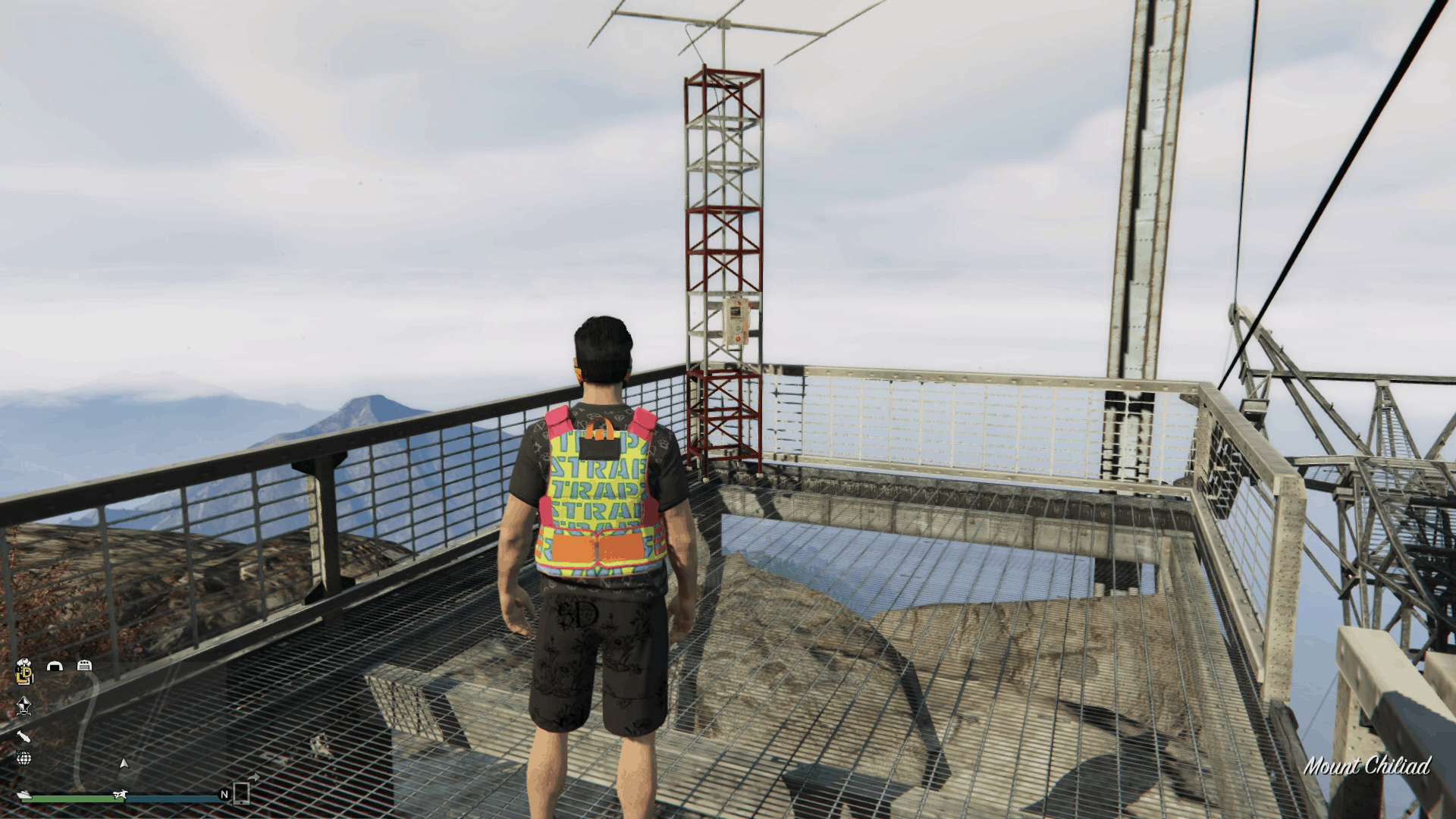Click the garage blip on the minimap
The height and width of the screenshot is (819, 1456).
[85, 665]
